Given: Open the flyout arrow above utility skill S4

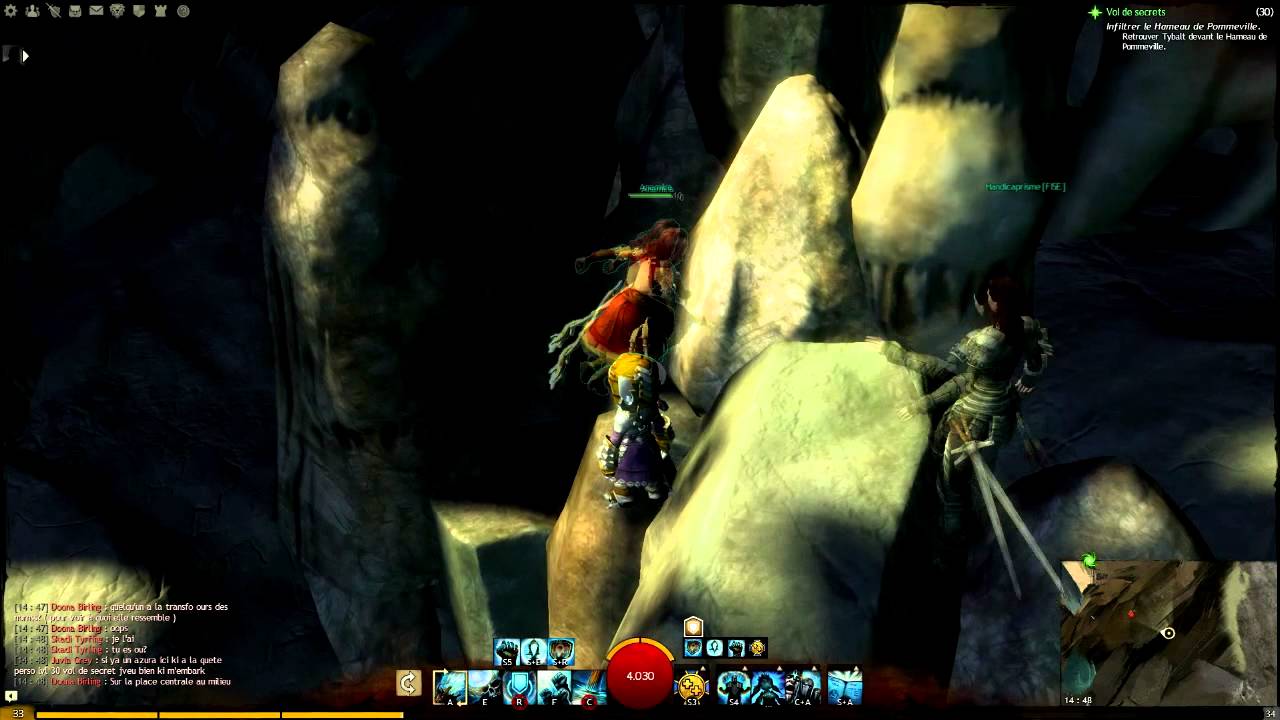Looking at the screenshot, I should tap(744, 667).
